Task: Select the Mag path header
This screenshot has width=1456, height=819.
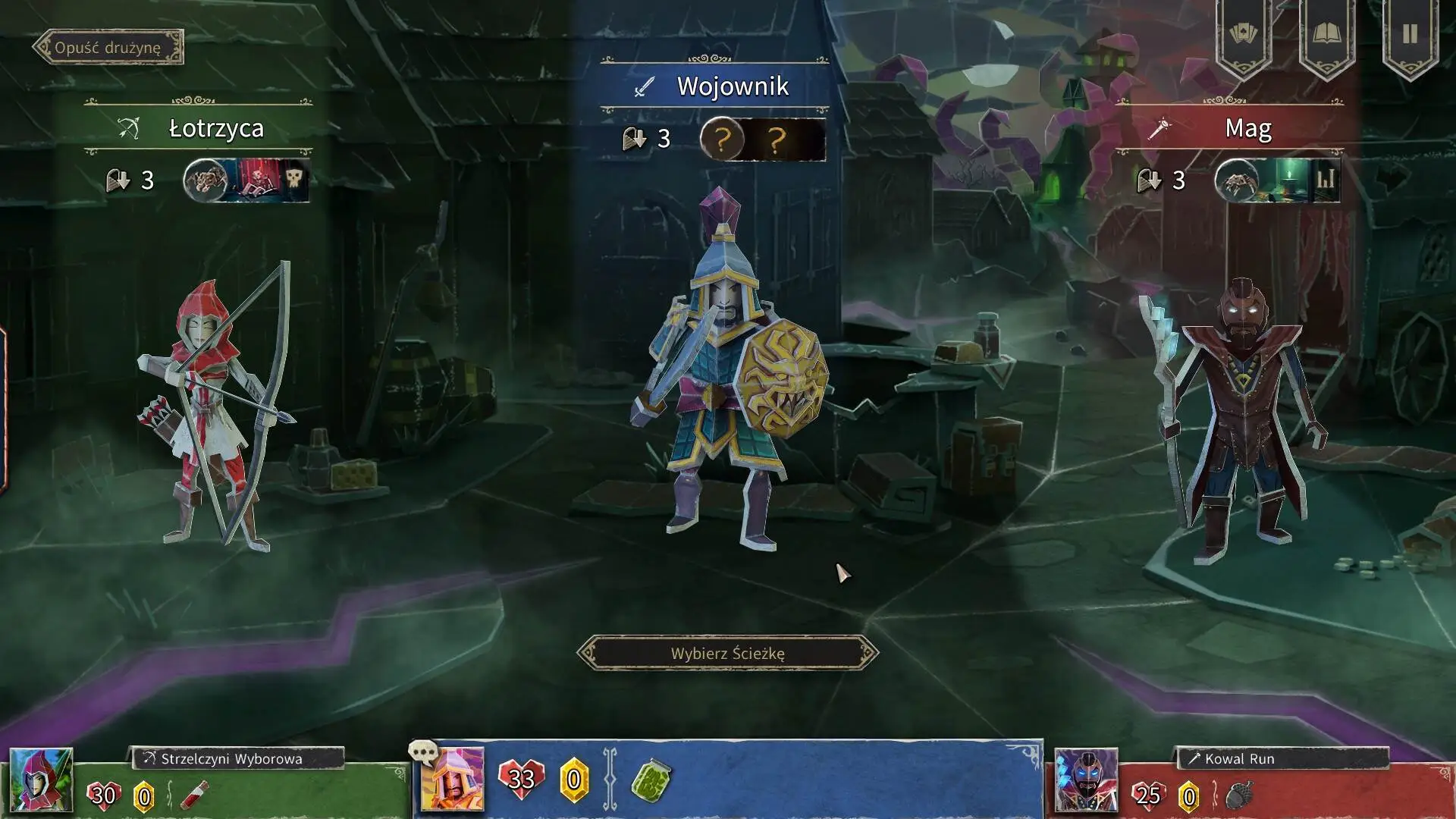Action: pos(1228,127)
